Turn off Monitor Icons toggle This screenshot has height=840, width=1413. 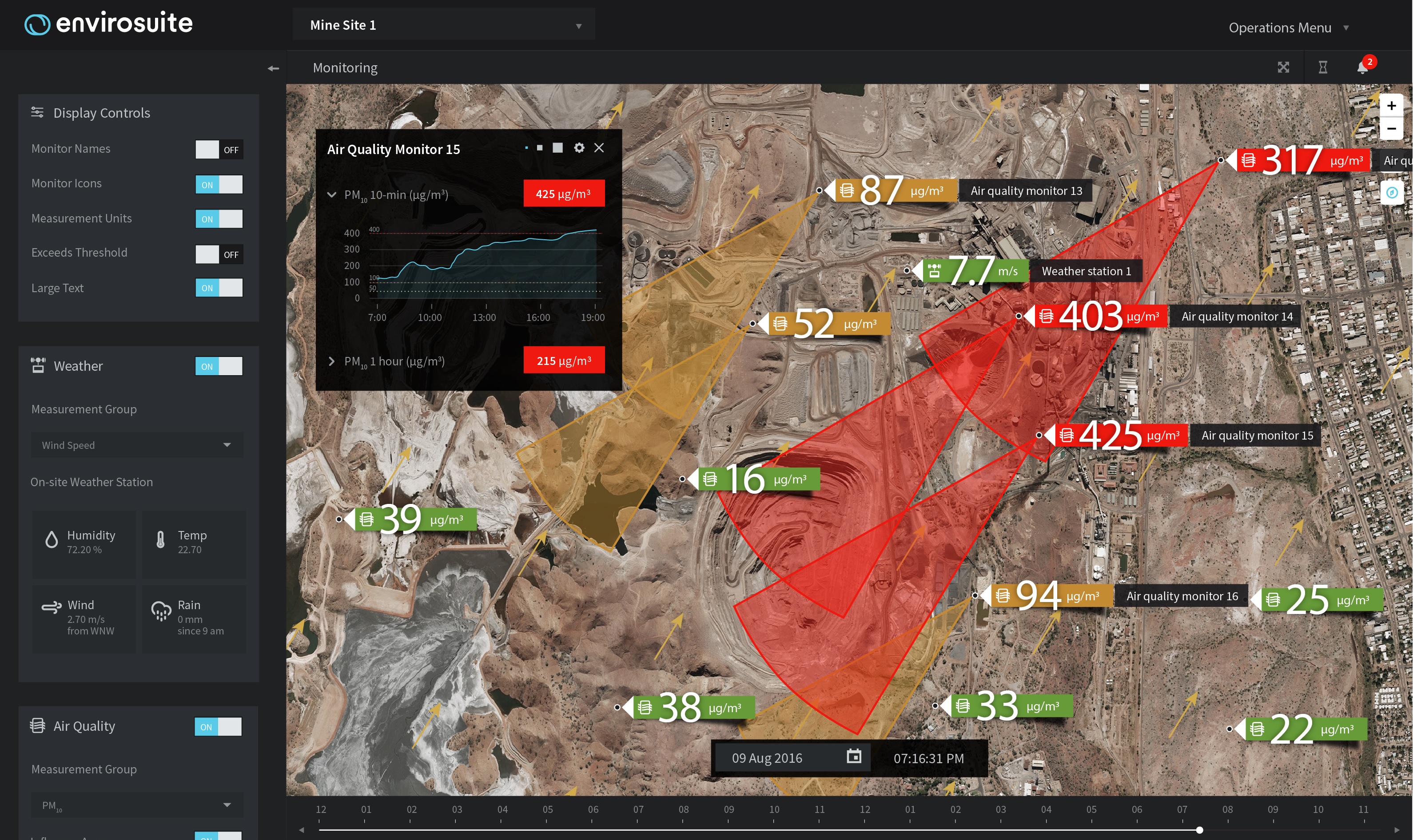tap(219, 185)
